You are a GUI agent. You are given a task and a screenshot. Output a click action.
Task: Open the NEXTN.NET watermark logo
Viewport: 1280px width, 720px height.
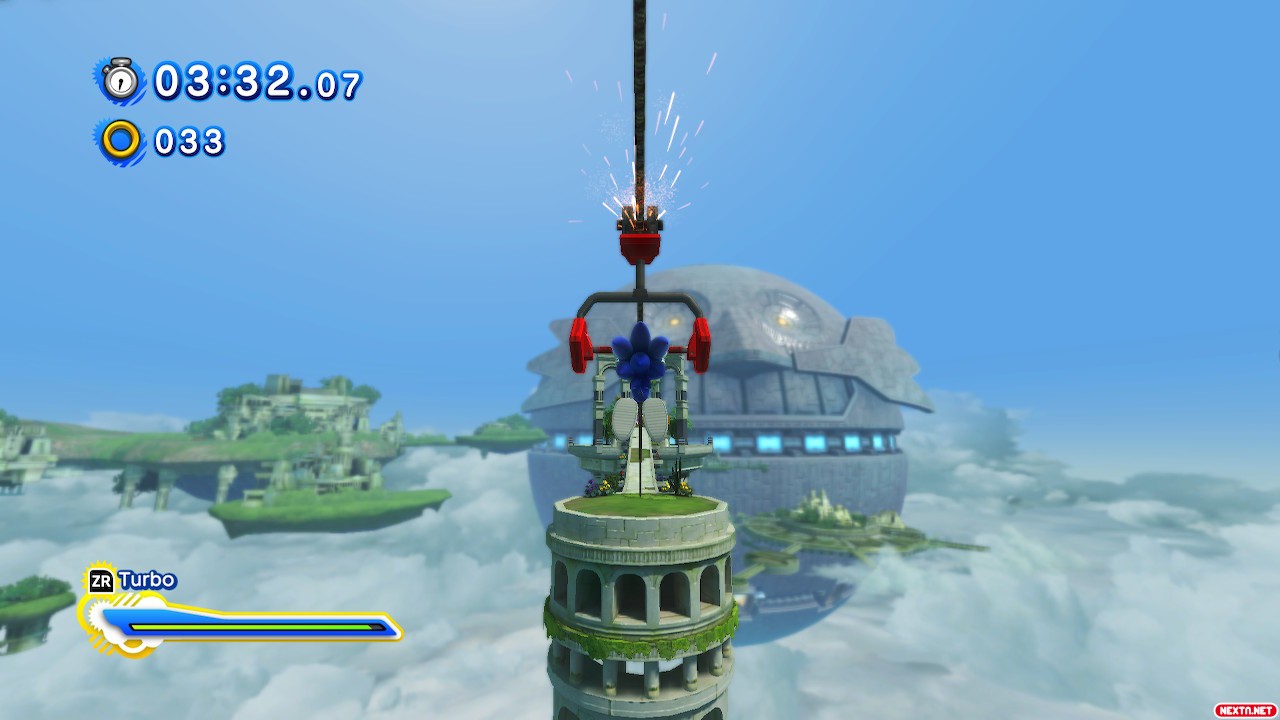[1245, 710]
